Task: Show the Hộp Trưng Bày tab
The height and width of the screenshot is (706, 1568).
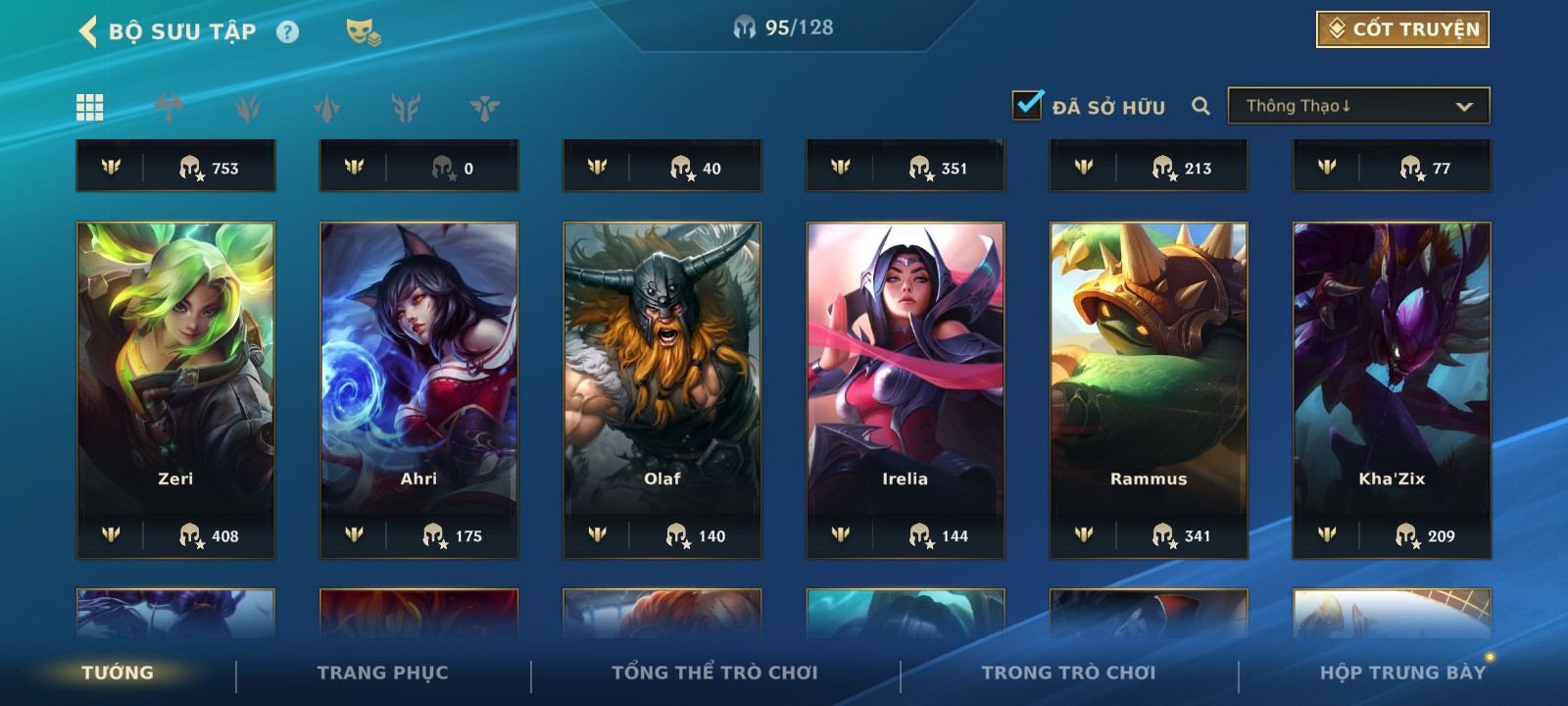Action: pyautogui.click(x=1402, y=673)
